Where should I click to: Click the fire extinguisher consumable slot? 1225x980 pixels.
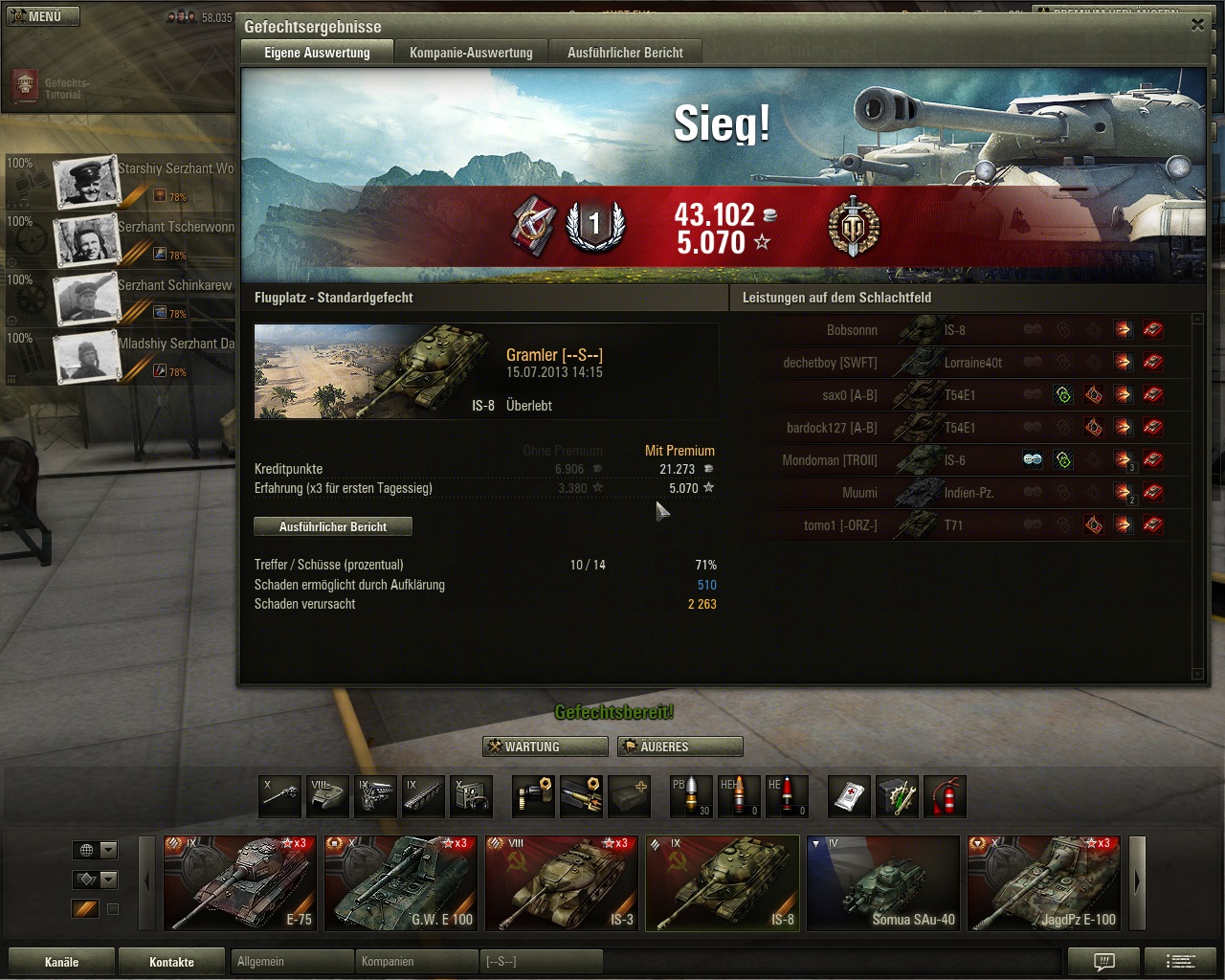[x=944, y=796]
